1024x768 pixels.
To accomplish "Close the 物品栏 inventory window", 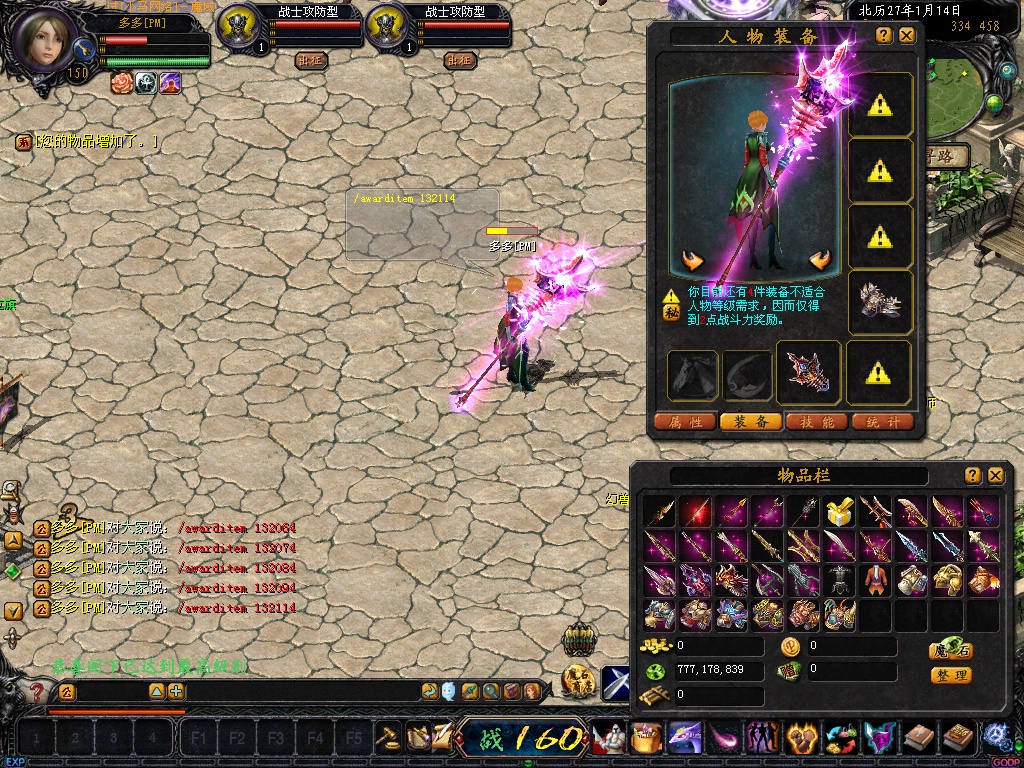I will 995,475.
